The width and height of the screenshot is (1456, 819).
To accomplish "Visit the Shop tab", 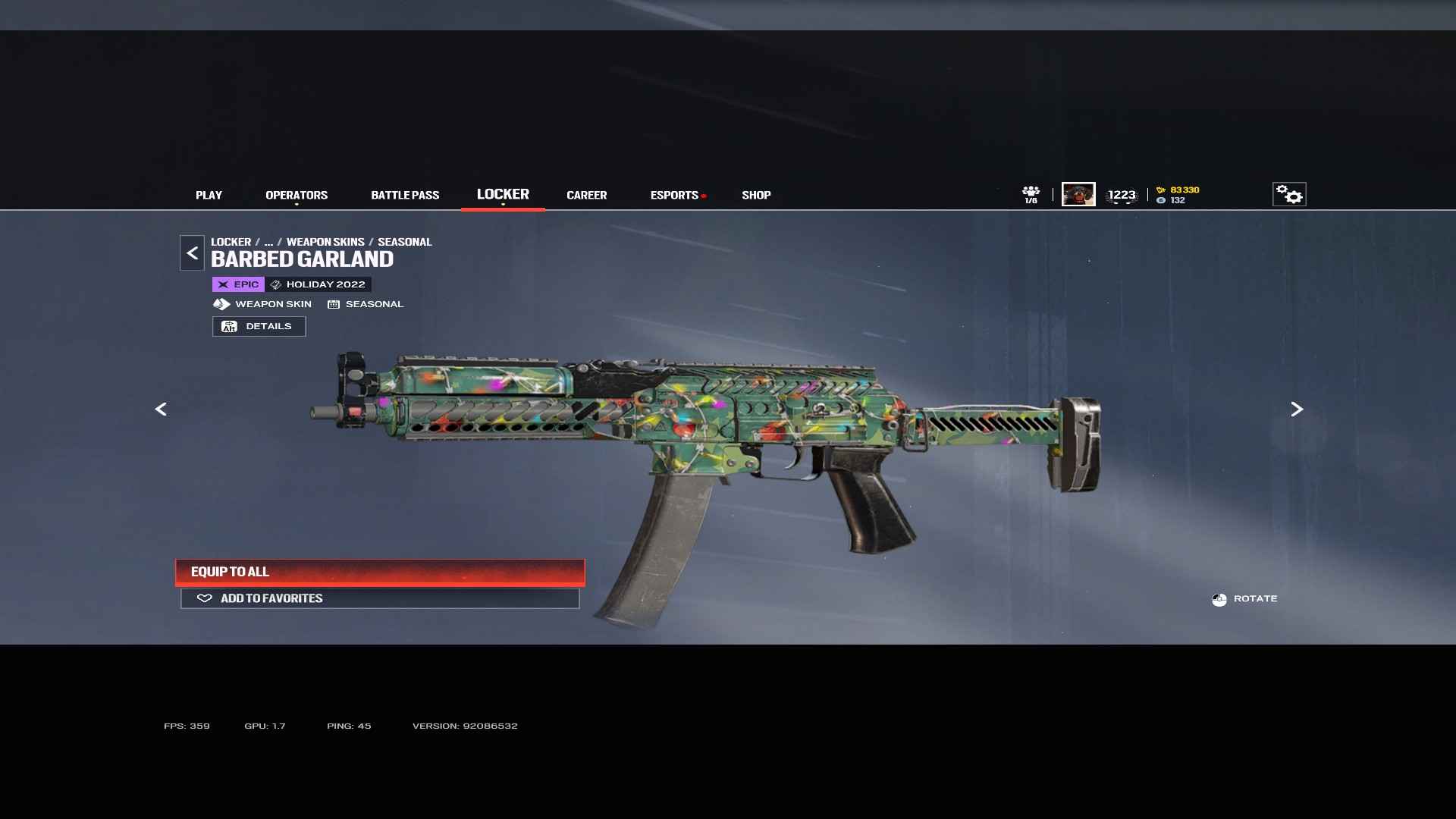I will click(756, 195).
